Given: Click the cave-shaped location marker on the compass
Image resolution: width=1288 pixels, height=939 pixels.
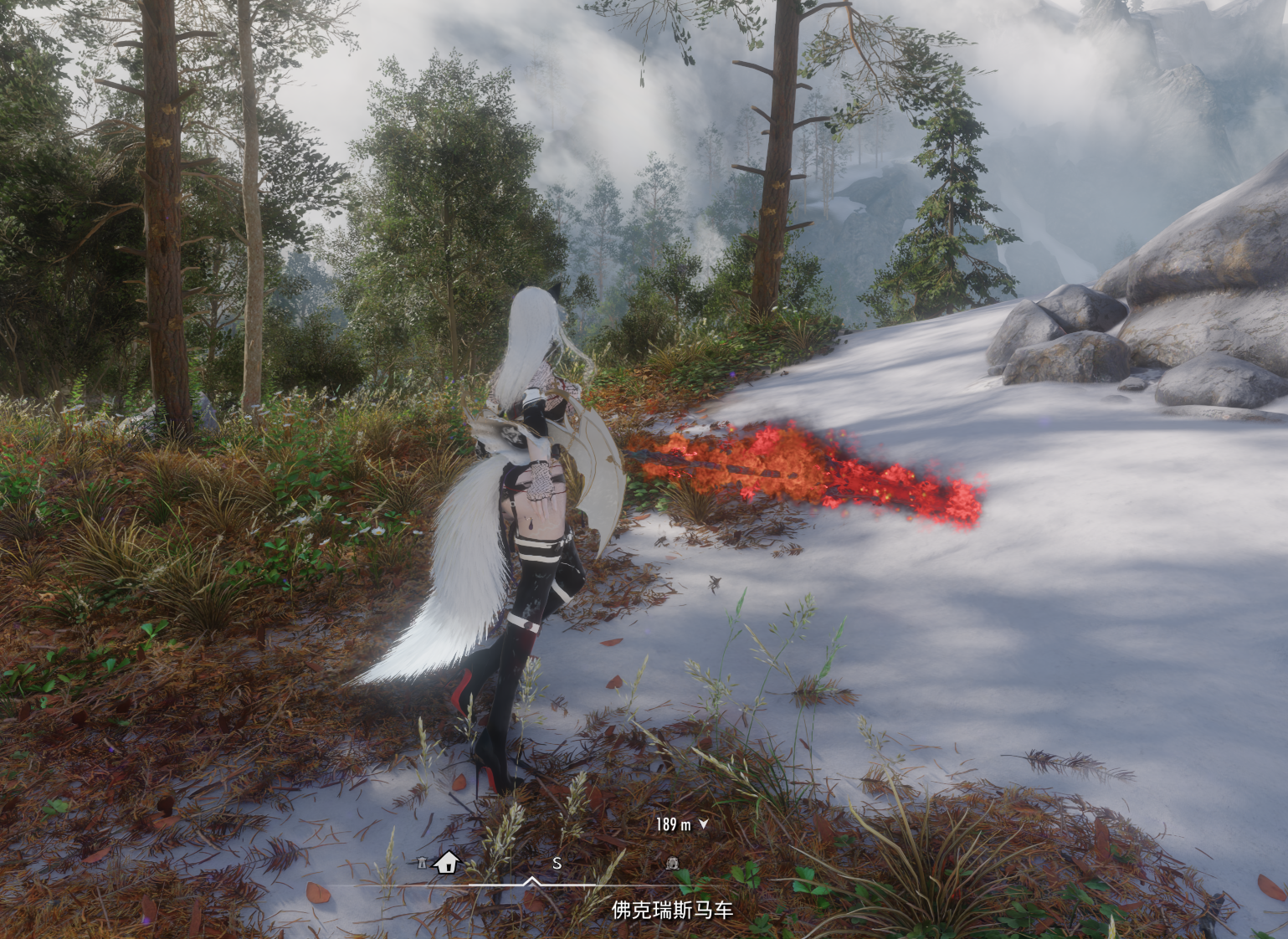Looking at the screenshot, I should 671,863.
